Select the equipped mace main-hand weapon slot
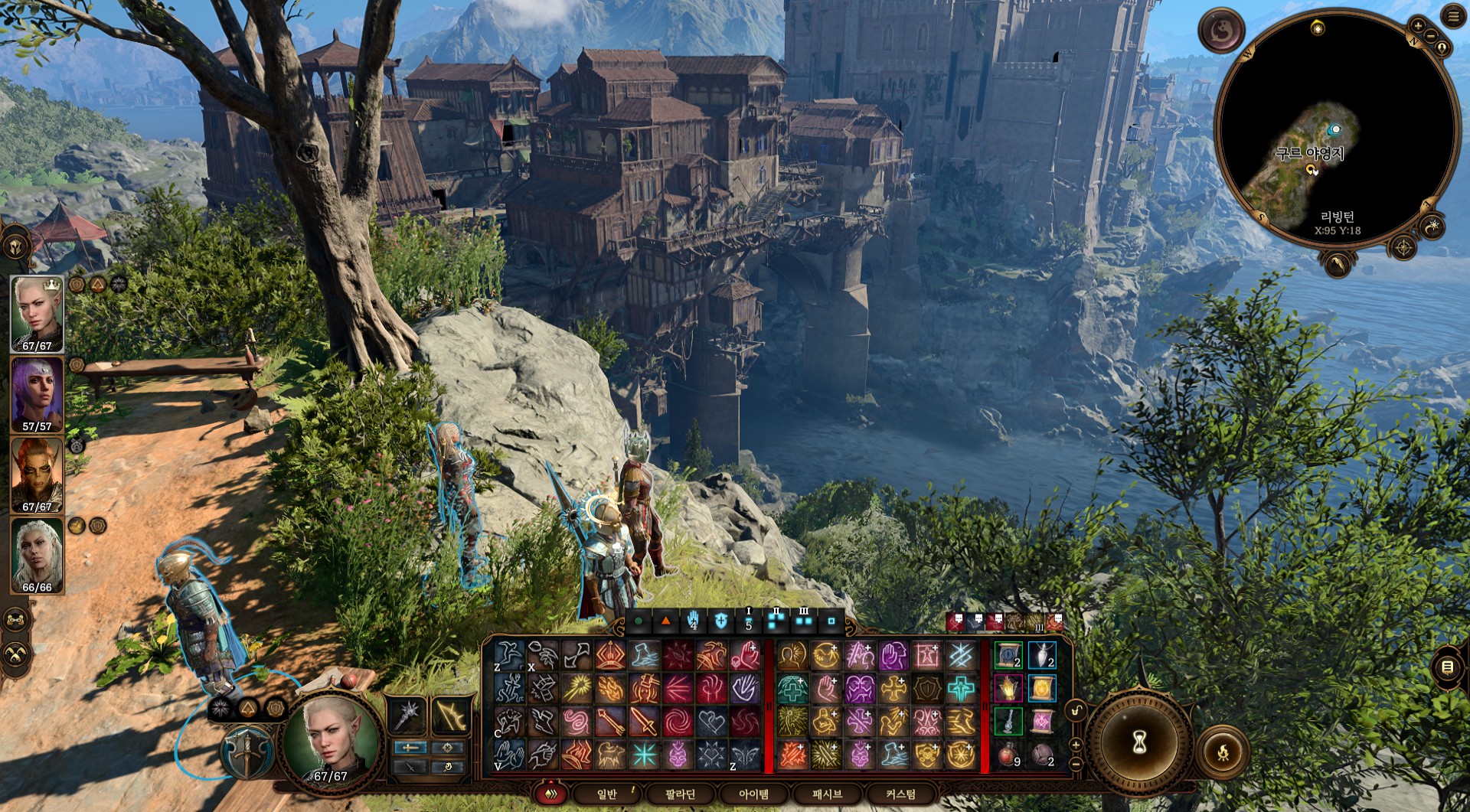 pyautogui.click(x=408, y=716)
